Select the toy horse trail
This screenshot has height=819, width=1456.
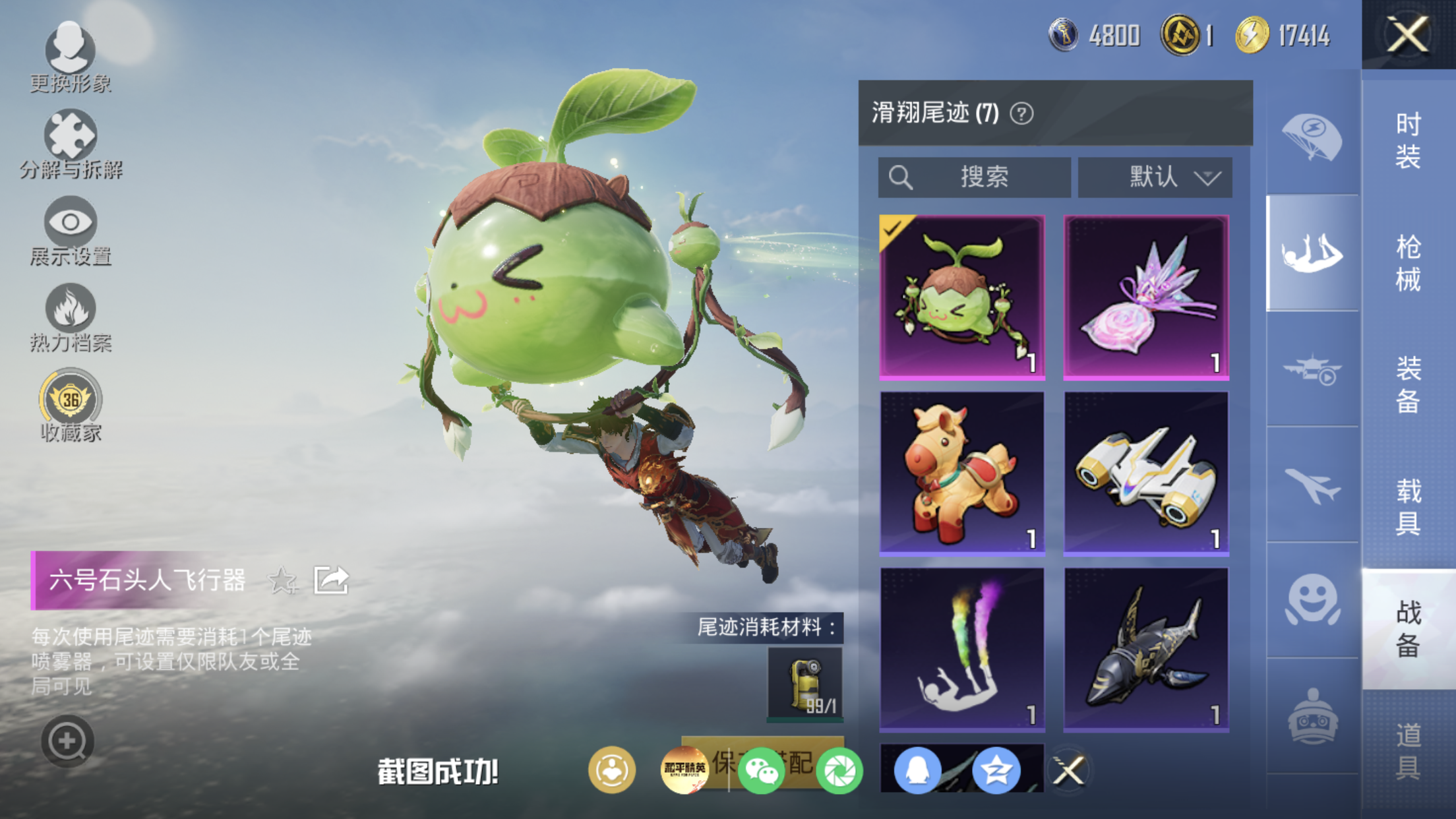click(x=962, y=473)
